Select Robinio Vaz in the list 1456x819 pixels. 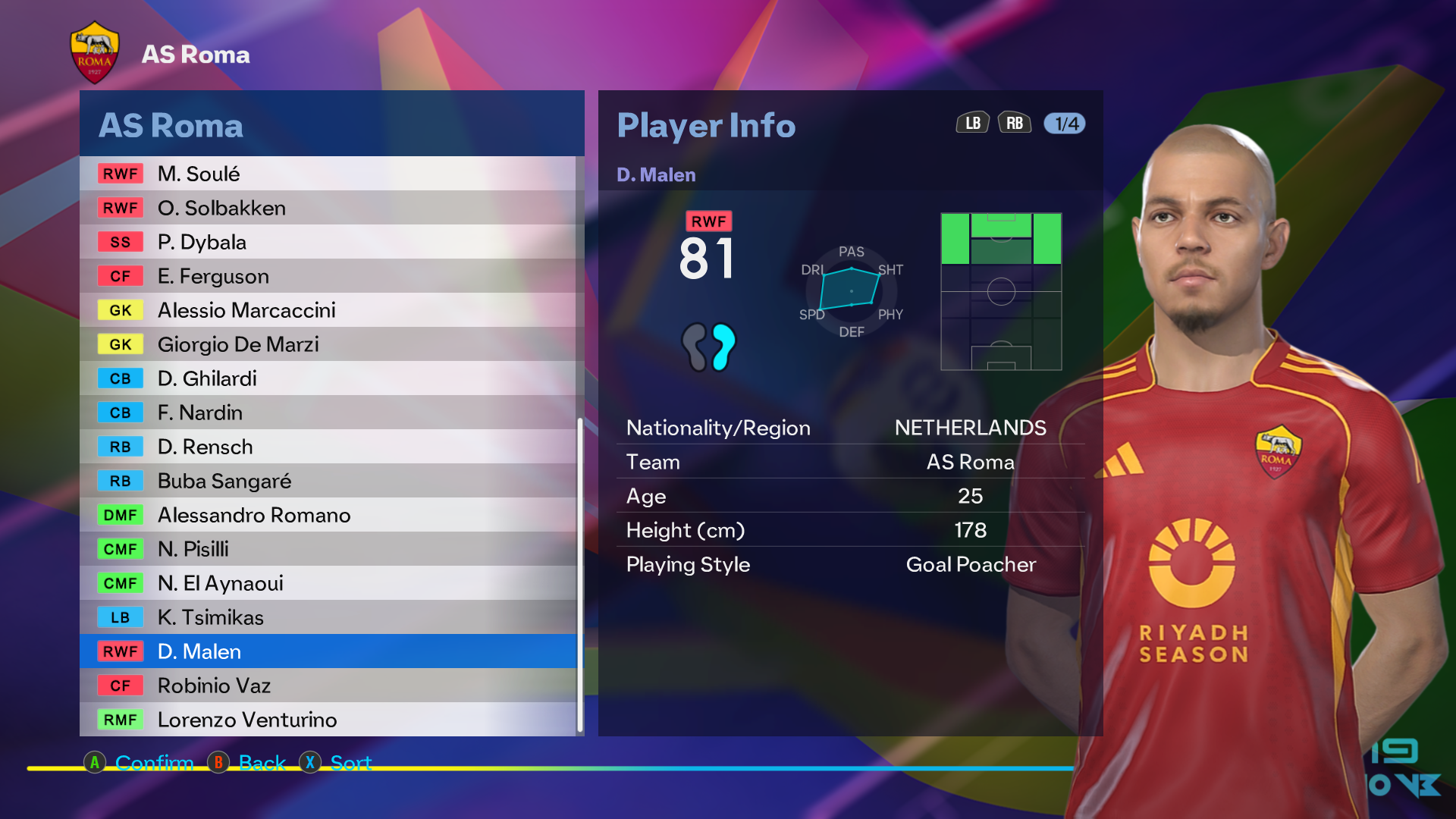coord(328,686)
